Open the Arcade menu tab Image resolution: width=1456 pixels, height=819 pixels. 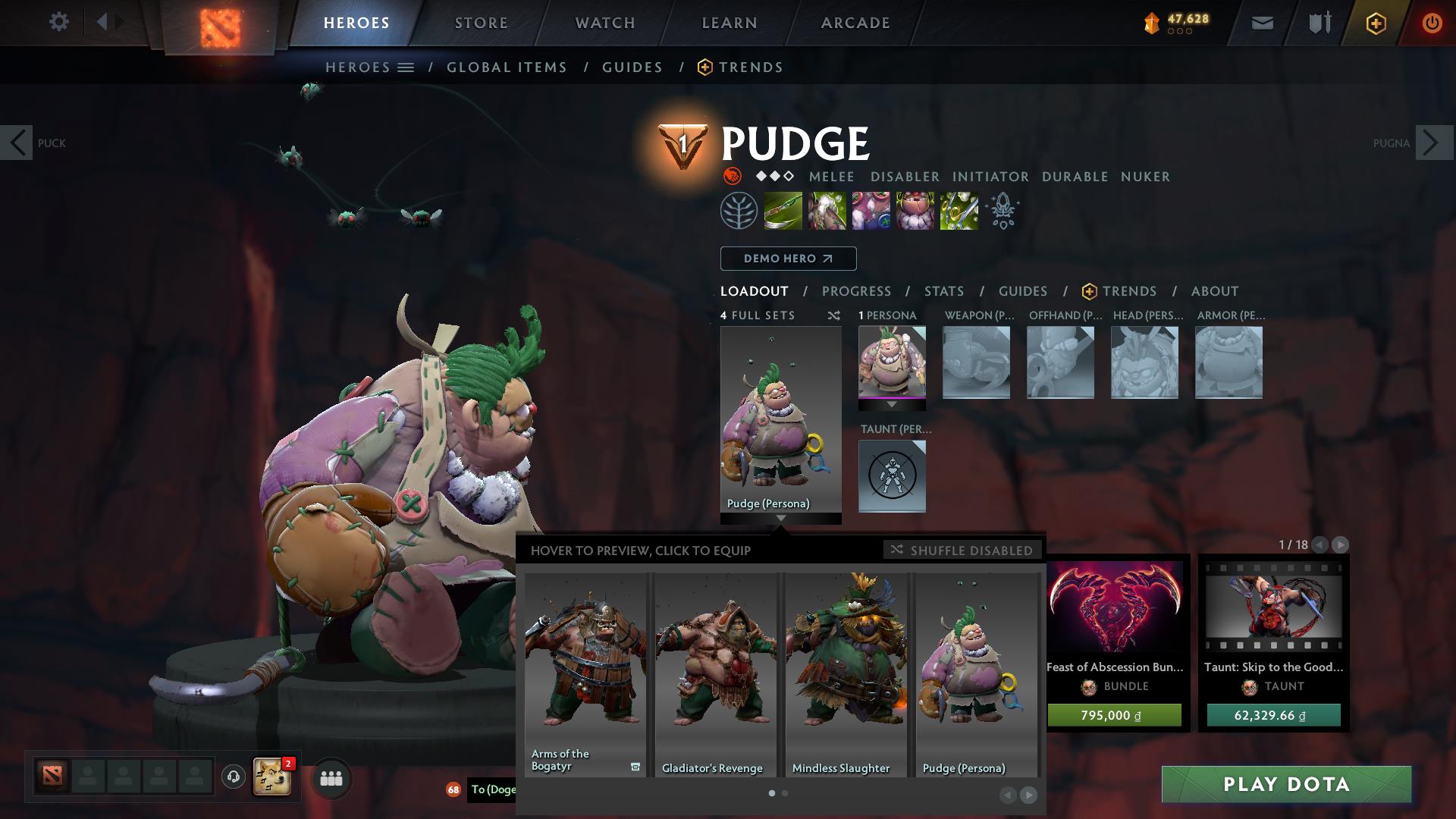point(855,23)
